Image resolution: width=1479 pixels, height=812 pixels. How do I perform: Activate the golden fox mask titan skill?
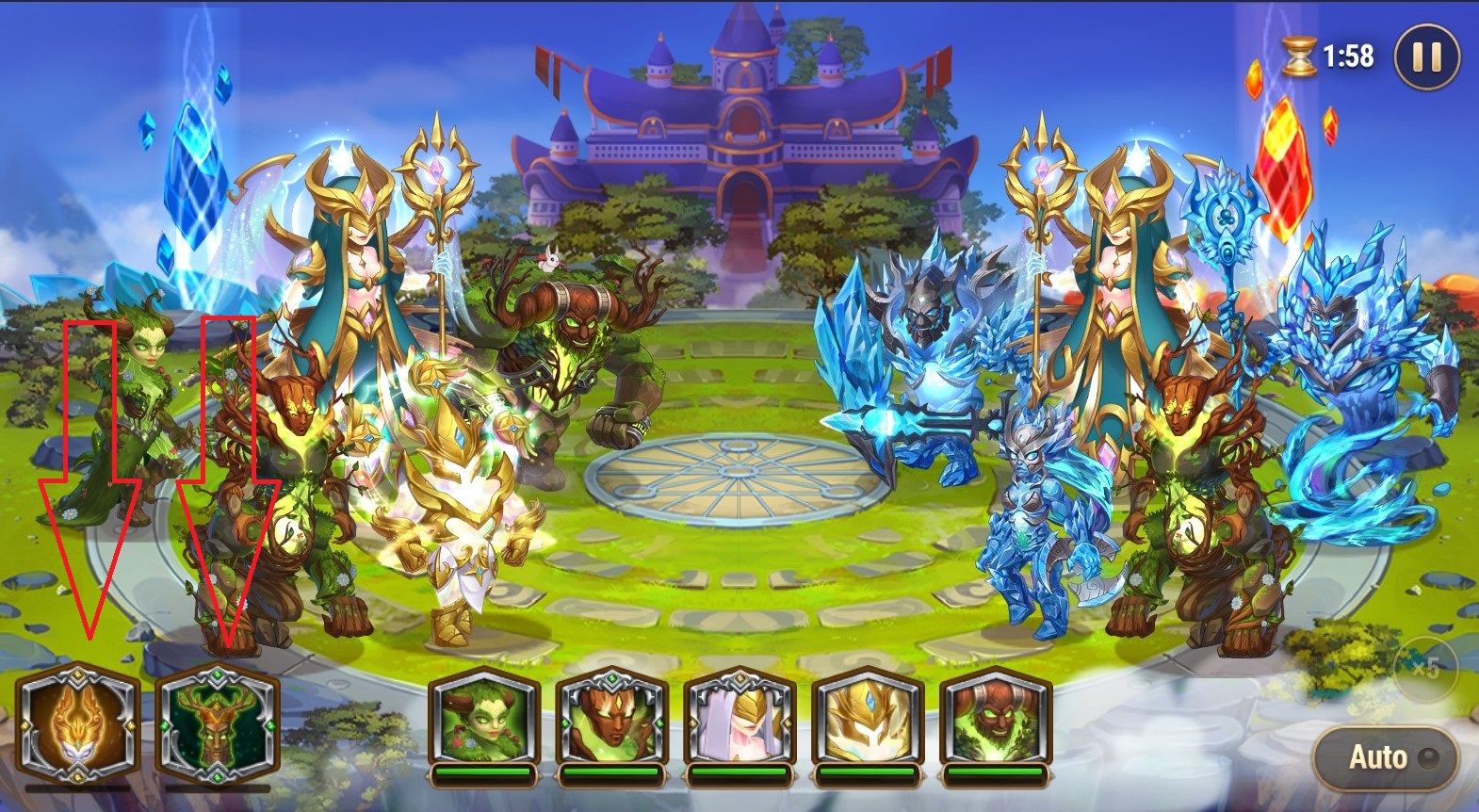tap(78, 724)
